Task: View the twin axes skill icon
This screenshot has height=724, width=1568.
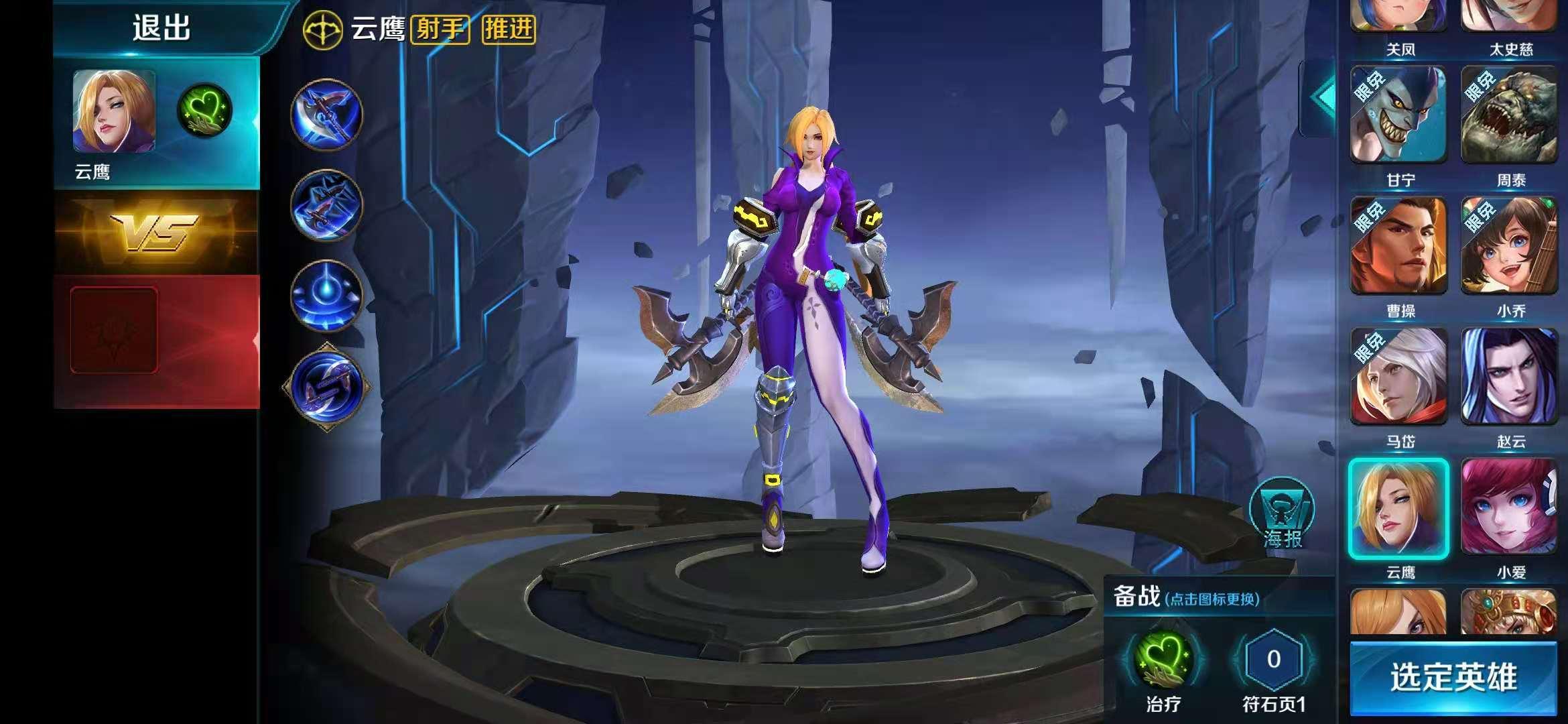Action: pyautogui.click(x=326, y=115)
